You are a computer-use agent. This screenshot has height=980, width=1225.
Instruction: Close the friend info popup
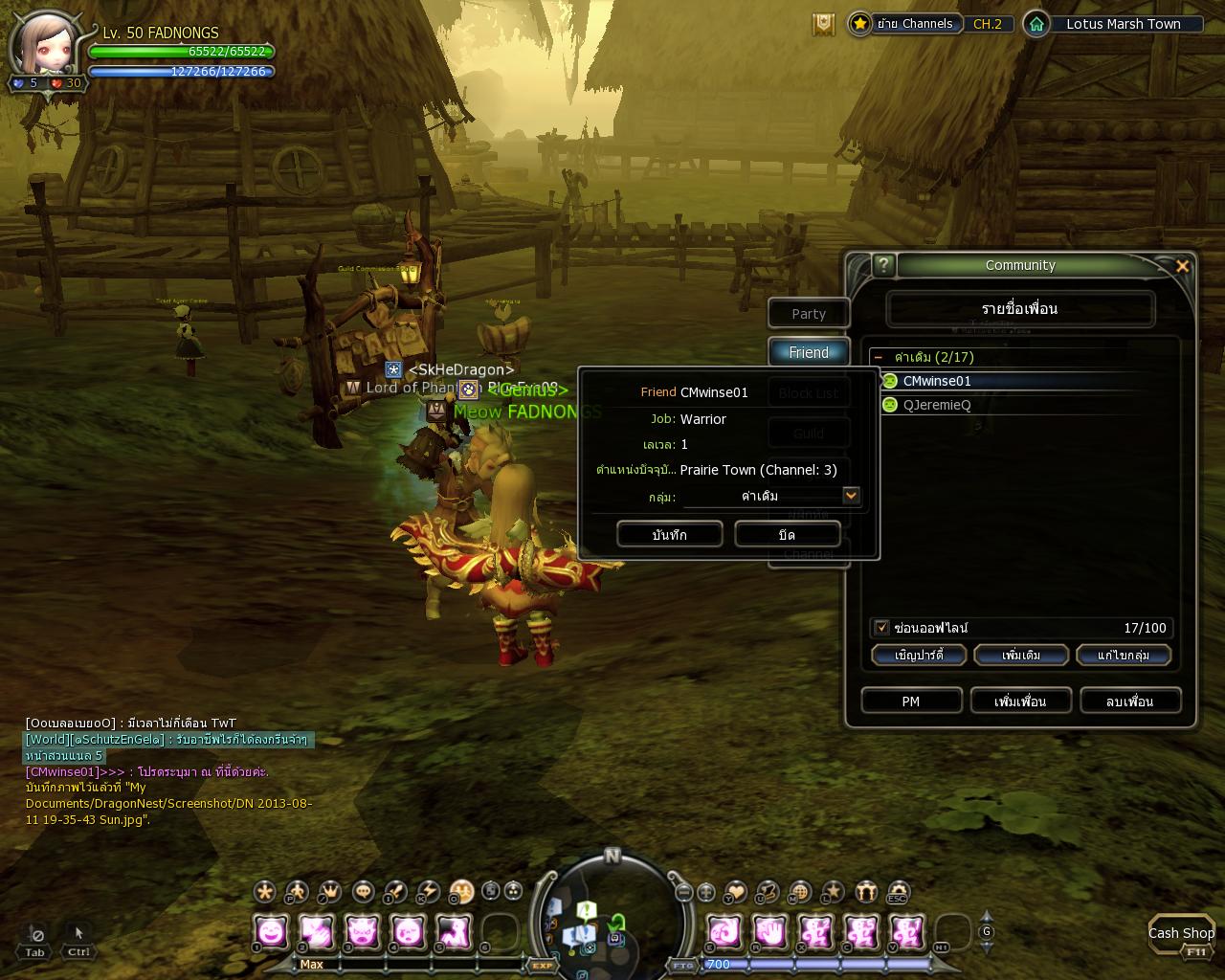[x=787, y=535]
